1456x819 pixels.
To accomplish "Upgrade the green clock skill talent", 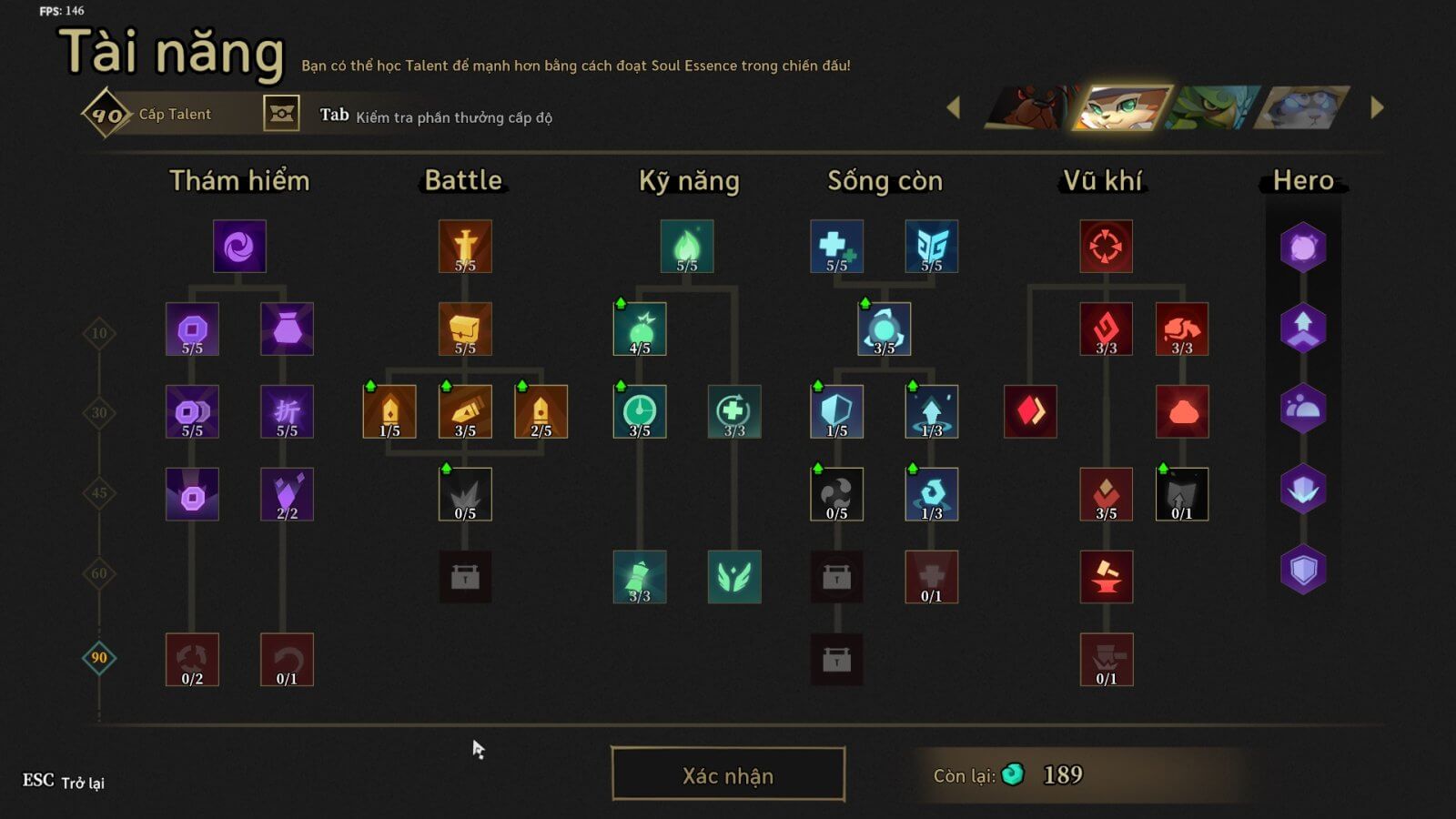I will pos(640,411).
